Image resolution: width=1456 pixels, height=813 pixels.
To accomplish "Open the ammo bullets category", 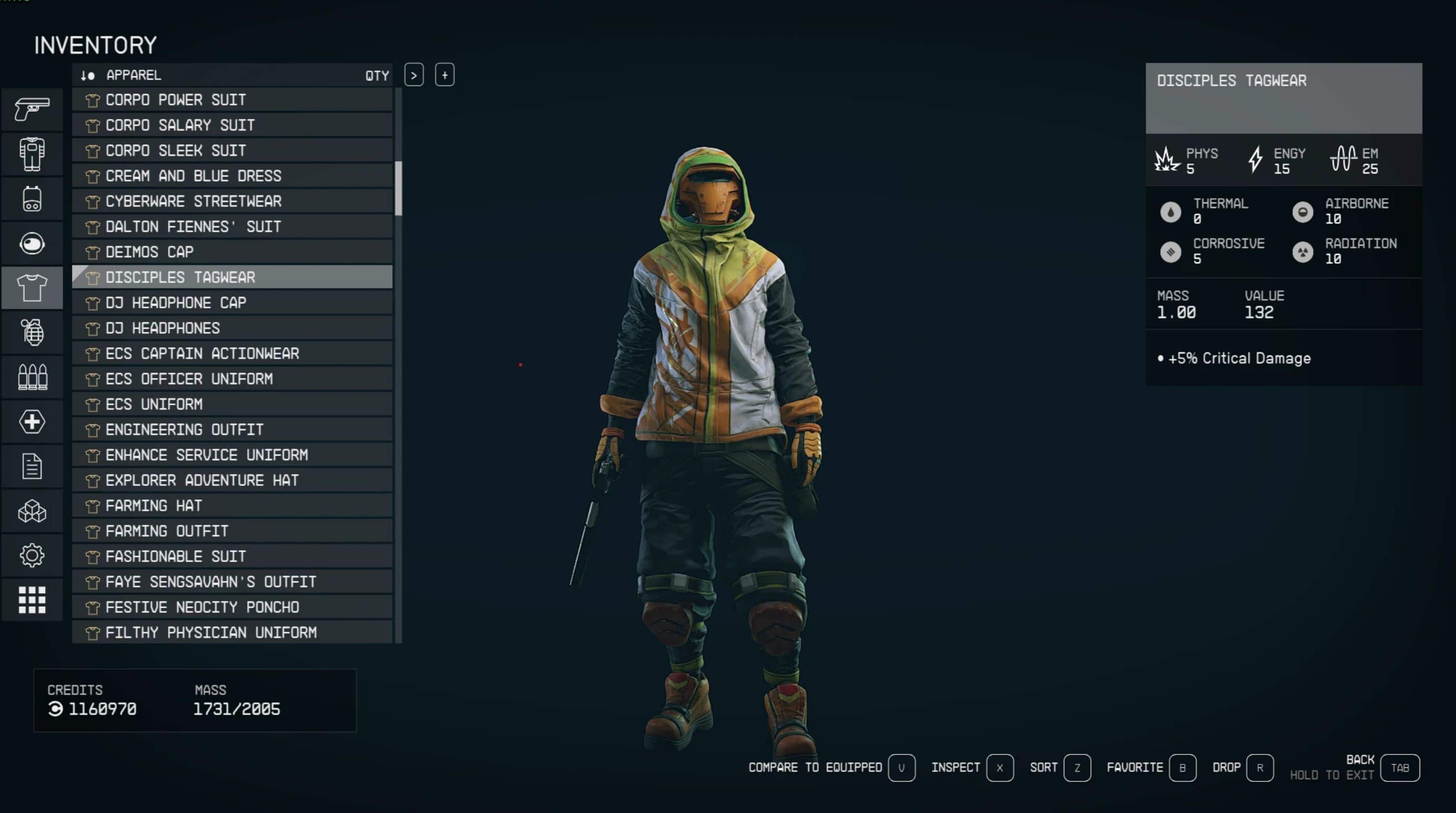I will click(x=32, y=377).
